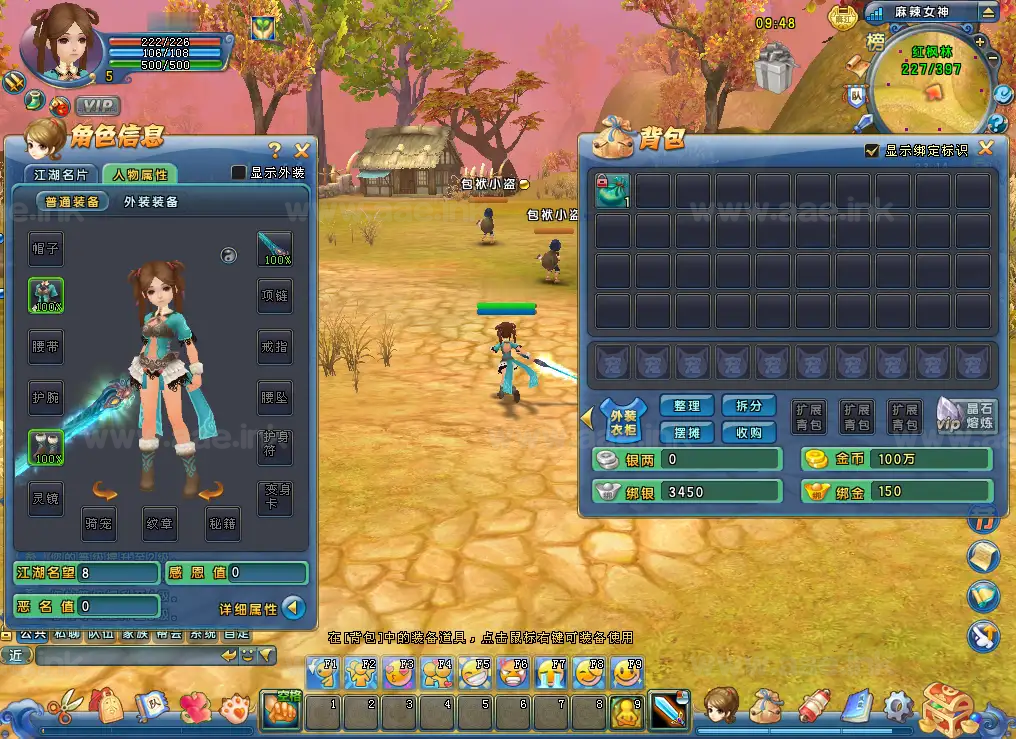Close the character info panel

pyautogui.click(x=302, y=150)
